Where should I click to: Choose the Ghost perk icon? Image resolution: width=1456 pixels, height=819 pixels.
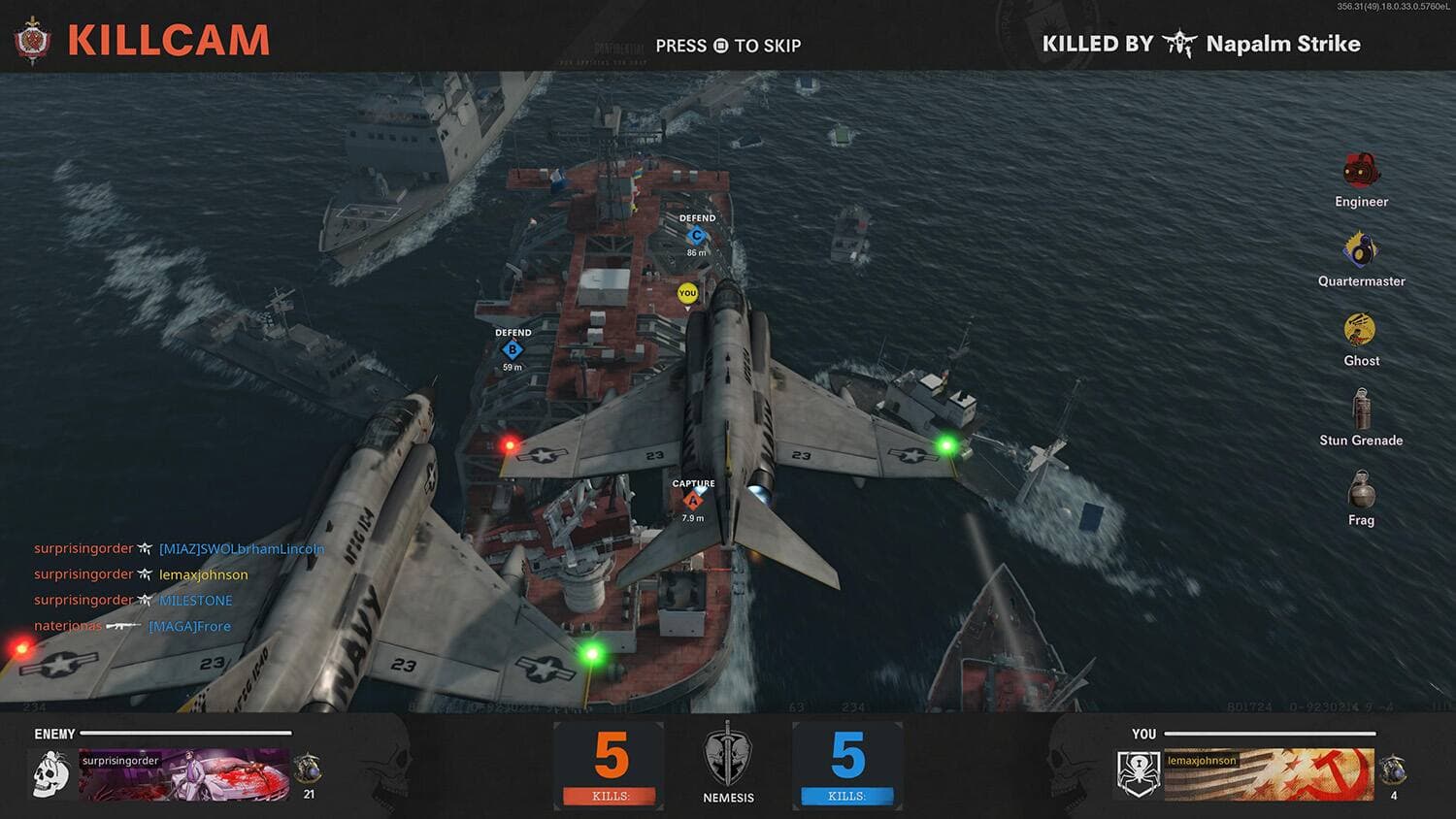coord(1360,330)
